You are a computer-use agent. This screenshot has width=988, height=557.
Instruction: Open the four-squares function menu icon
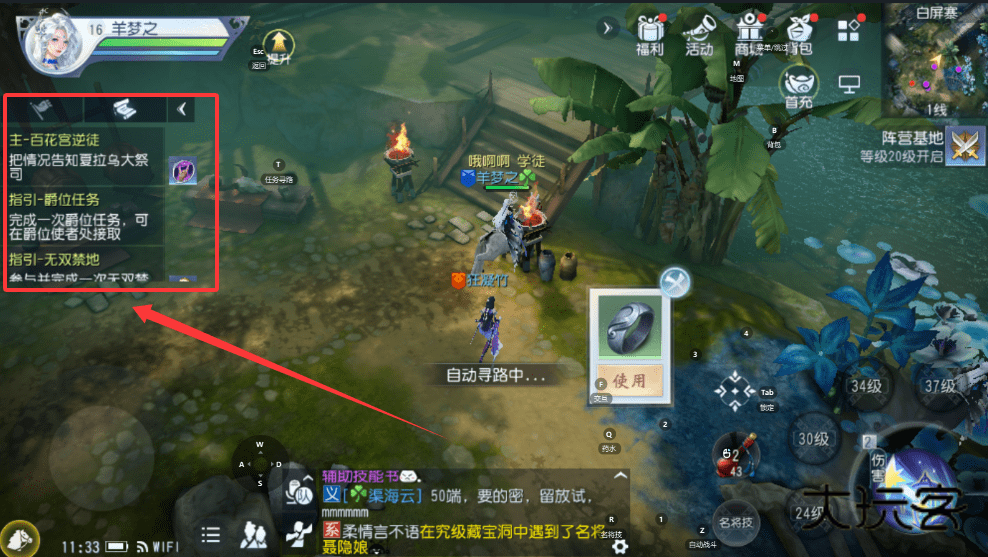click(848, 30)
